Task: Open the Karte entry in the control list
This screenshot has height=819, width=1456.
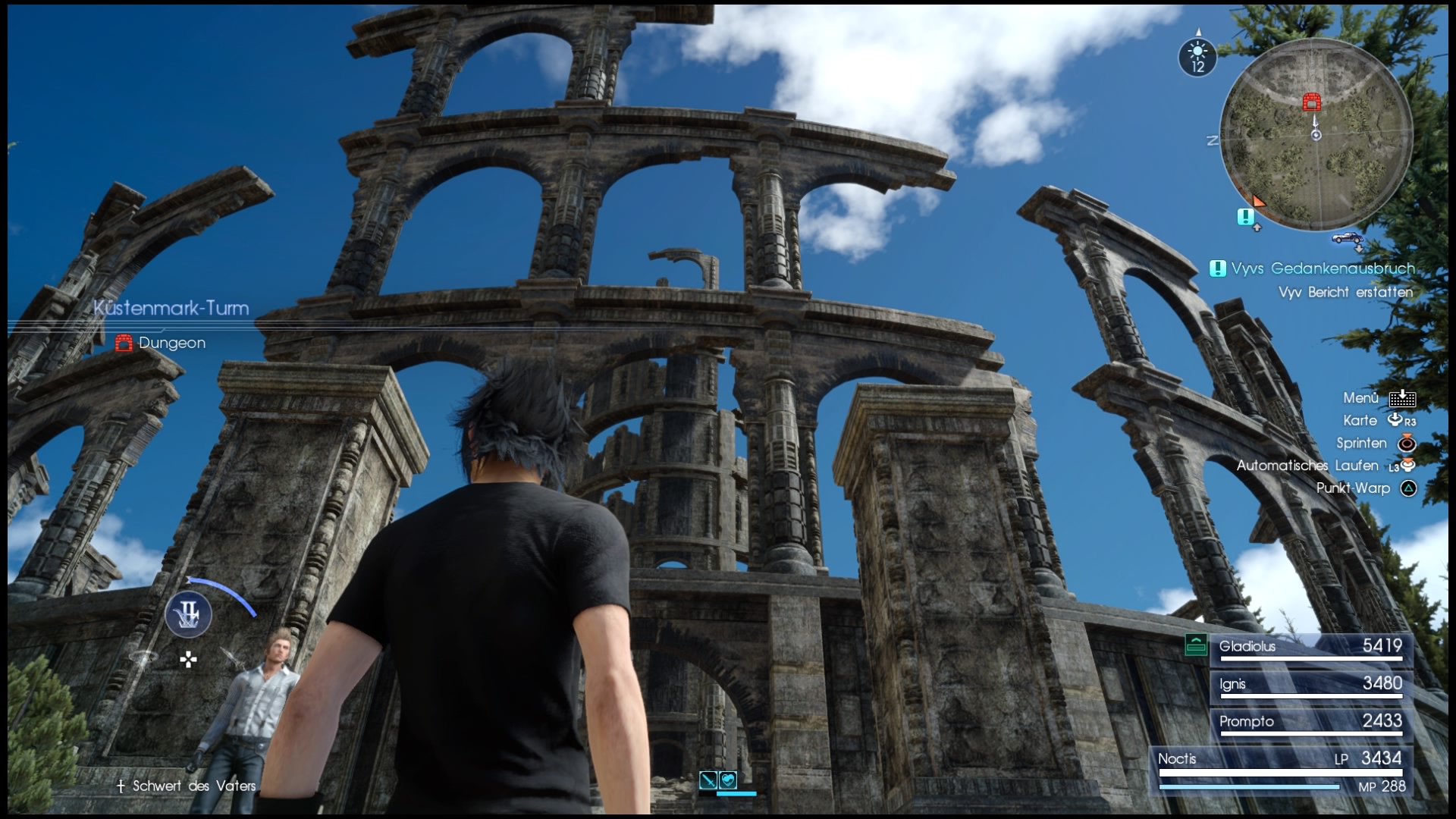Action: pos(1361,420)
